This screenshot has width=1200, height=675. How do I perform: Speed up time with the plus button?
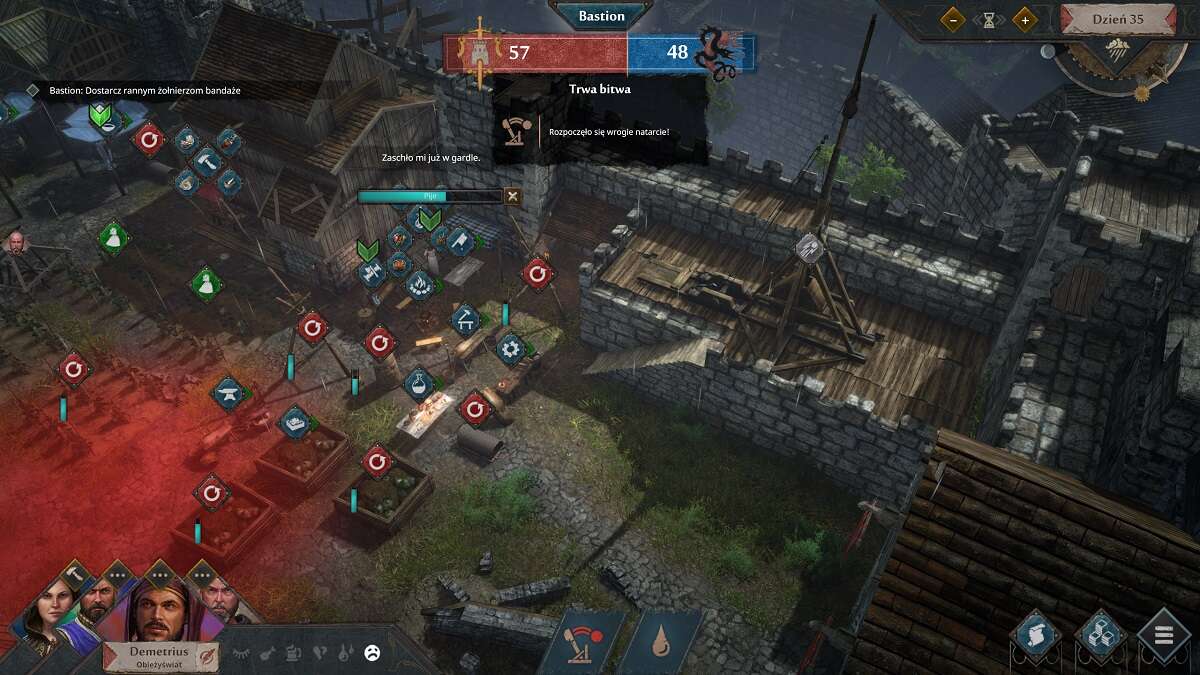(1024, 19)
